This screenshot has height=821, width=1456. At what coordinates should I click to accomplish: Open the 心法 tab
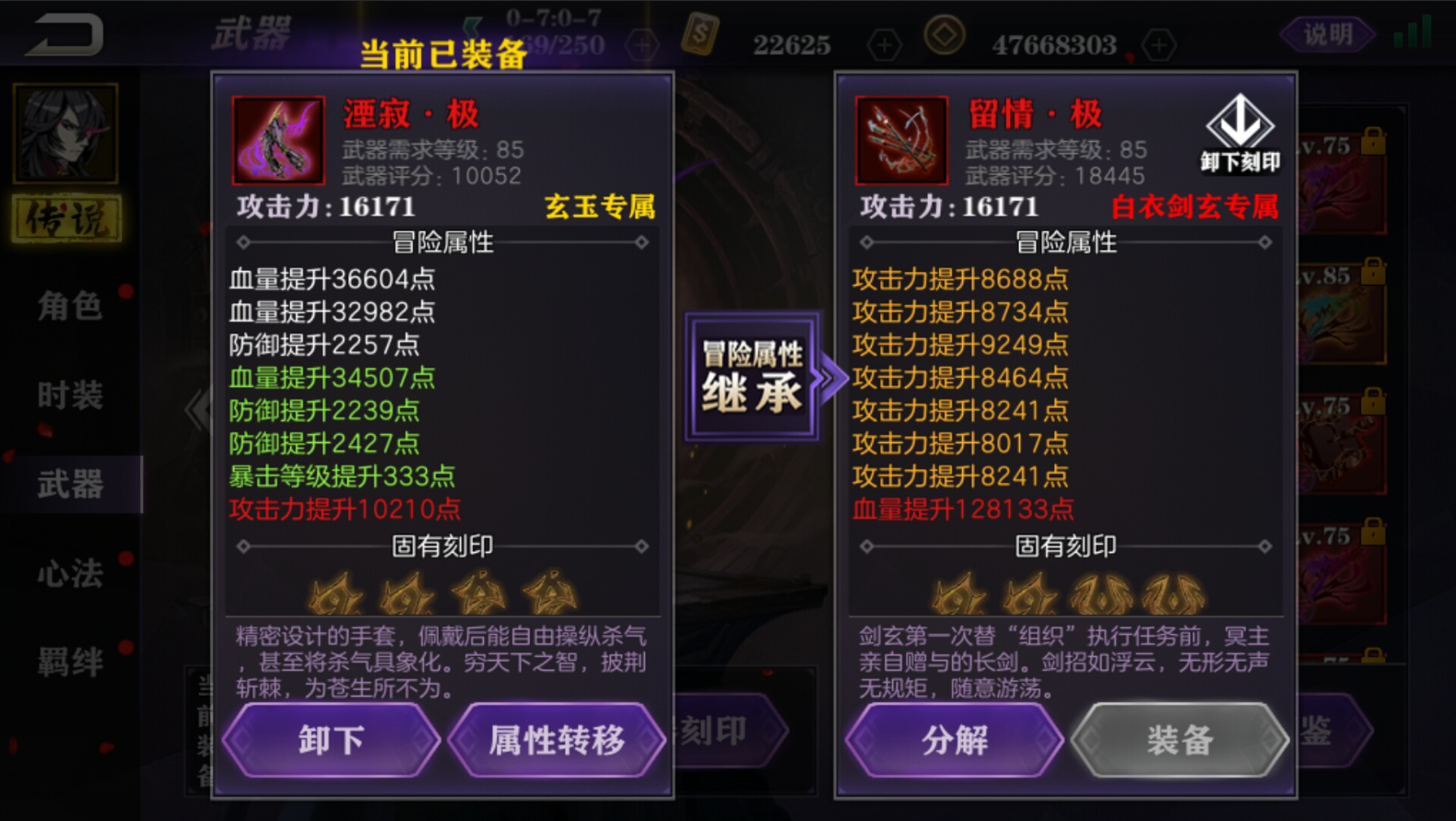click(71, 571)
